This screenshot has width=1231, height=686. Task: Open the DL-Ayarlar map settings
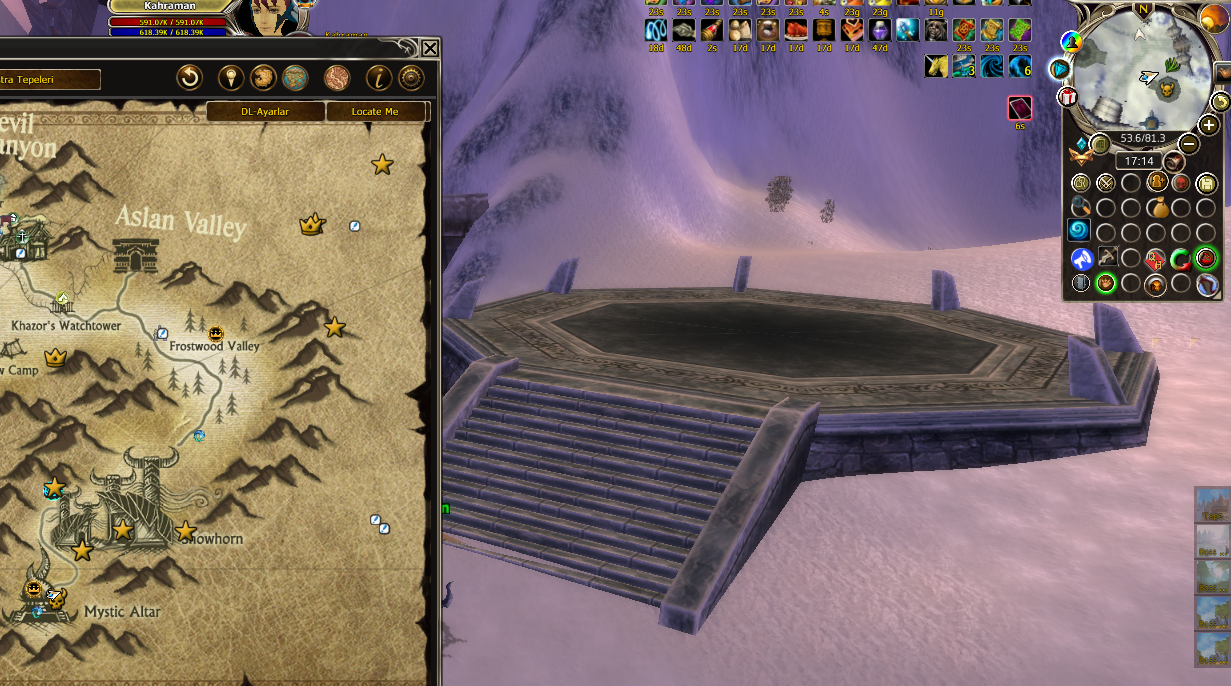tap(265, 112)
